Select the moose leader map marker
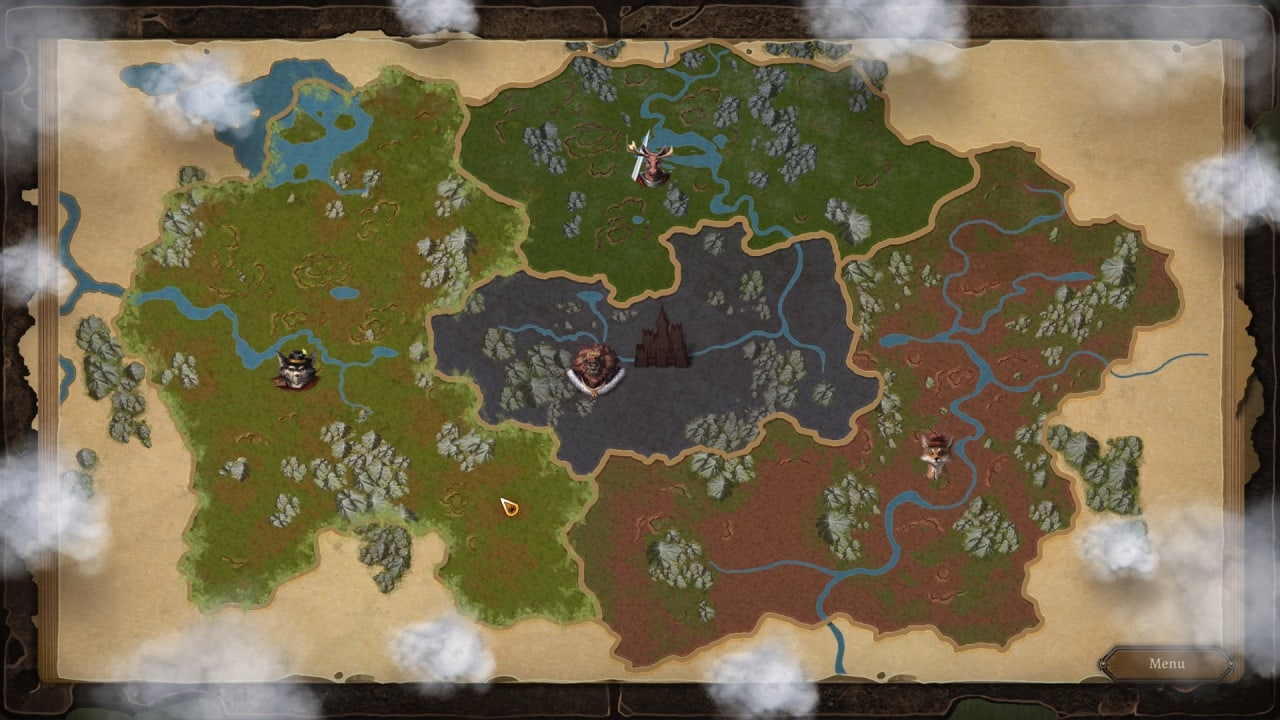The image size is (1280, 720). coord(652,165)
